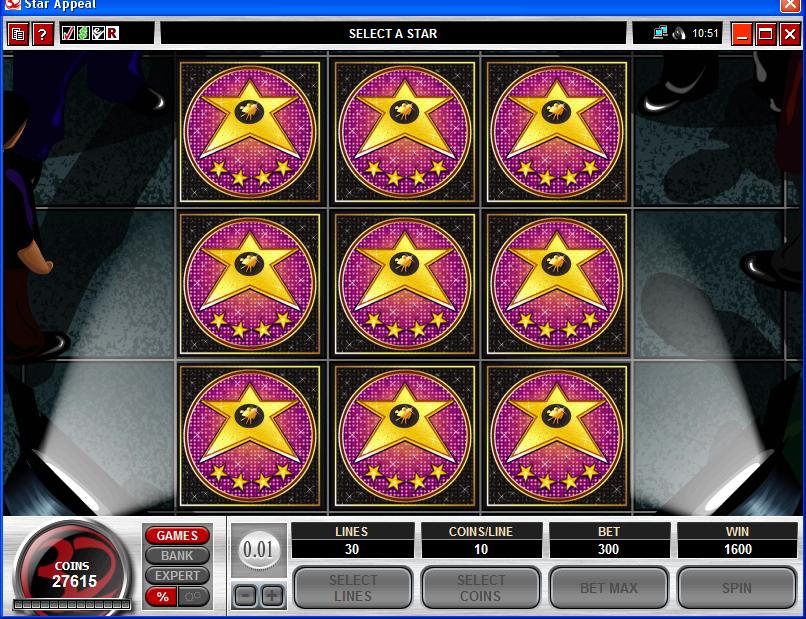Click the network connection icon
Screen dimensions: 806x619
click(x=660, y=33)
